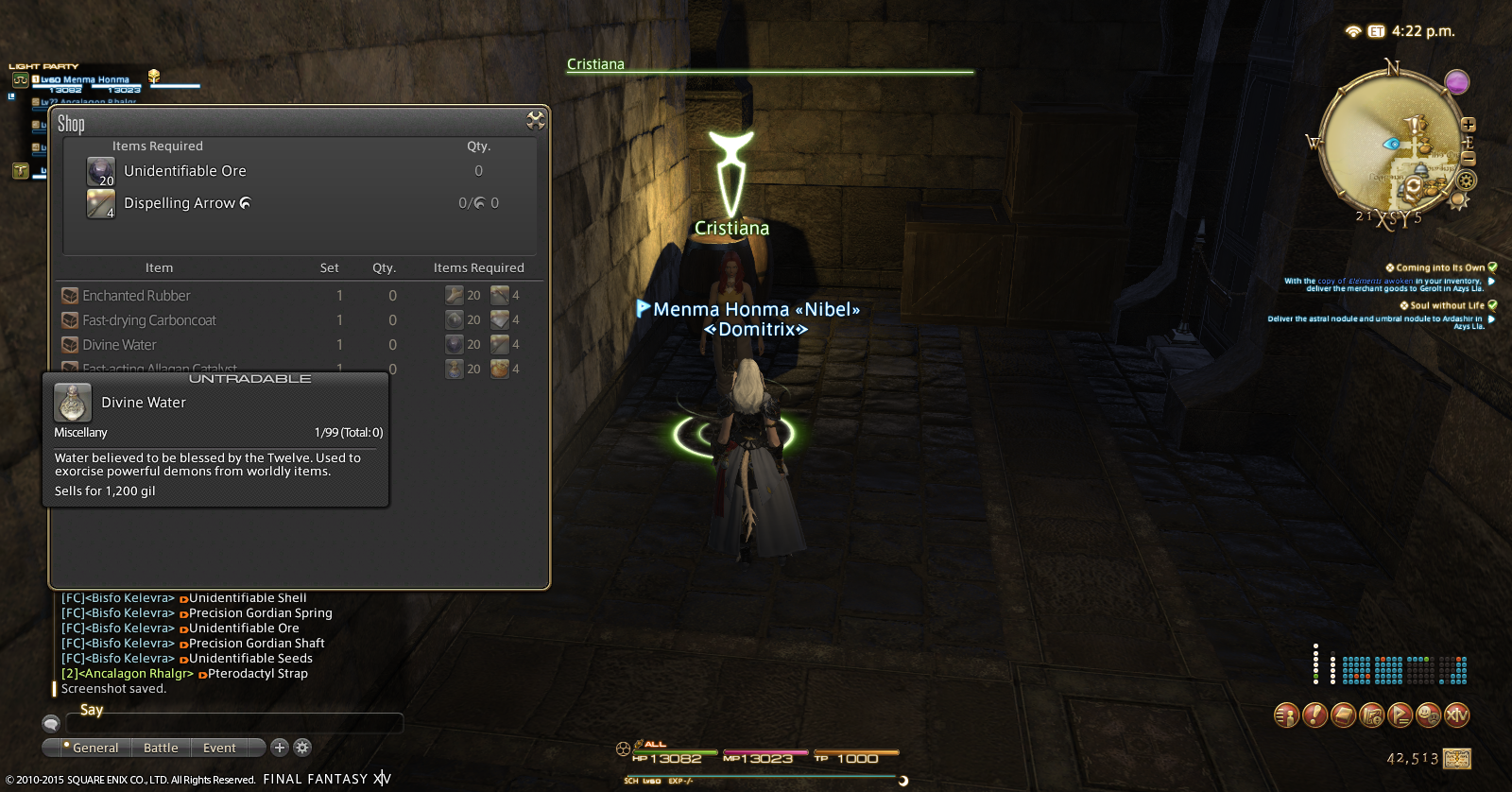This screenshot has height=792, width=1512.
Task: Switch to the Event chat tab
Action: click(x=217, y=748)
